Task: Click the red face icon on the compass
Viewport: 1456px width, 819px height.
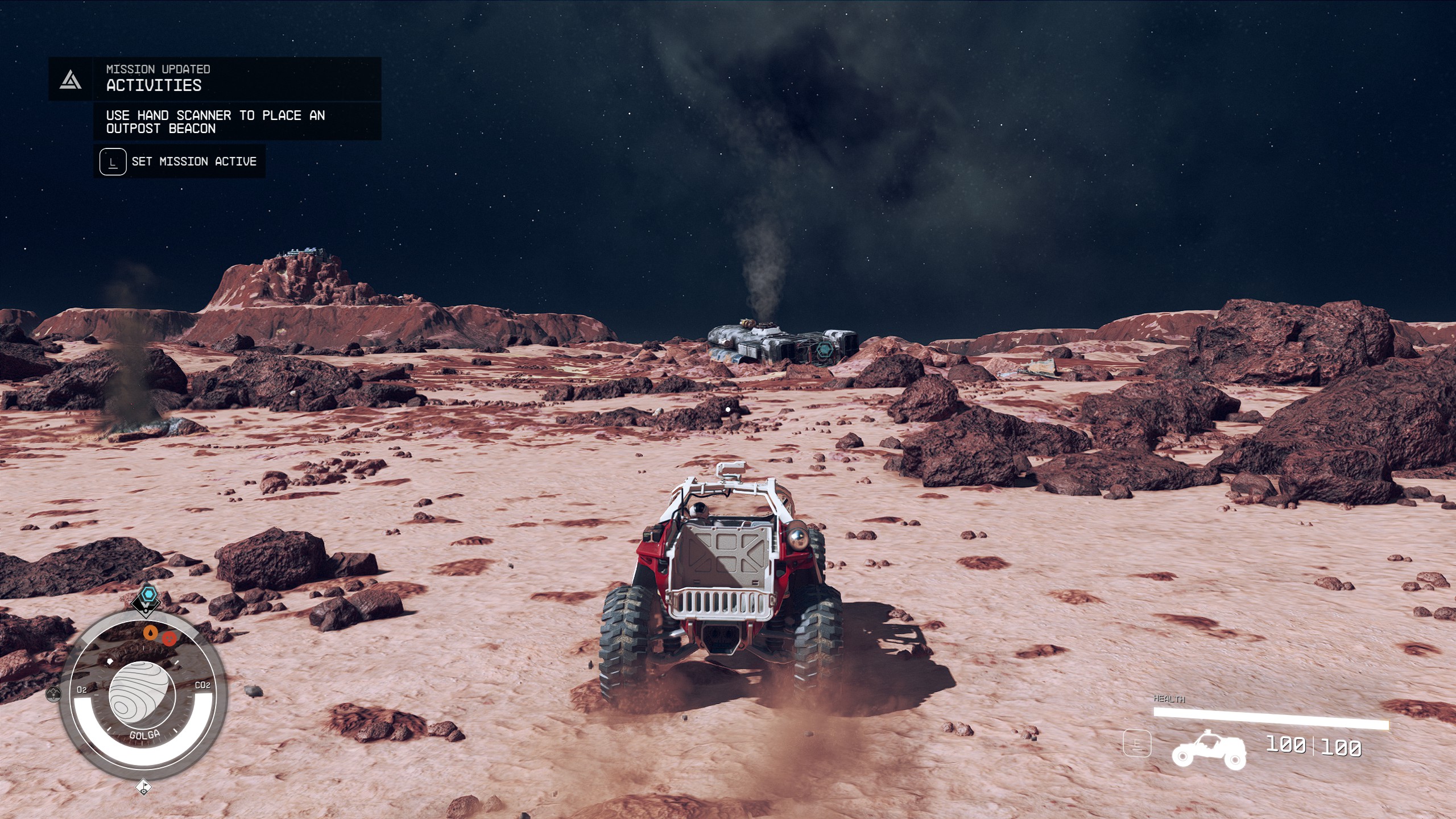Action: pos(169,638)
